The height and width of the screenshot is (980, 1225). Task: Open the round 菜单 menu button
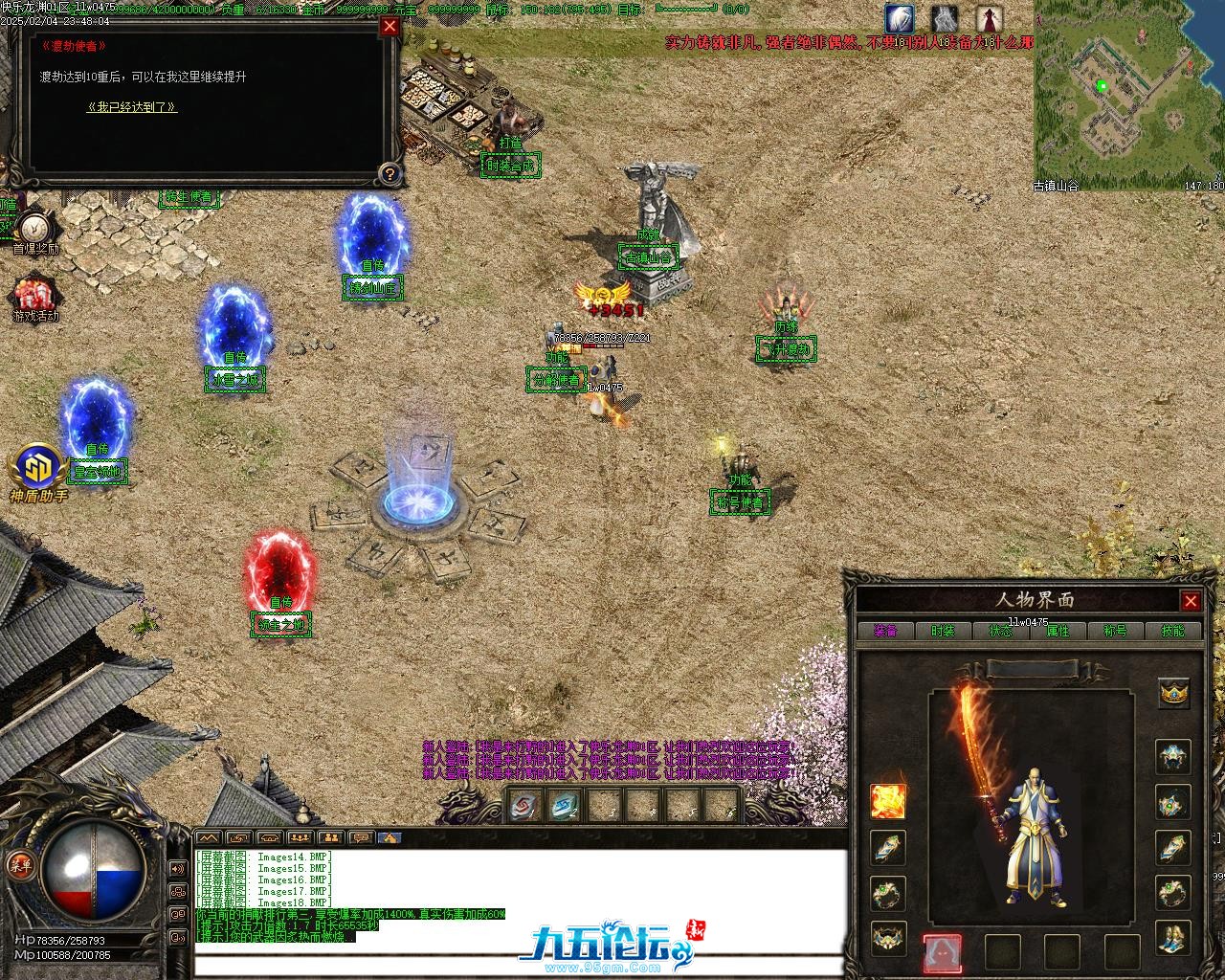pyautogui.click(x=17, y=864)
